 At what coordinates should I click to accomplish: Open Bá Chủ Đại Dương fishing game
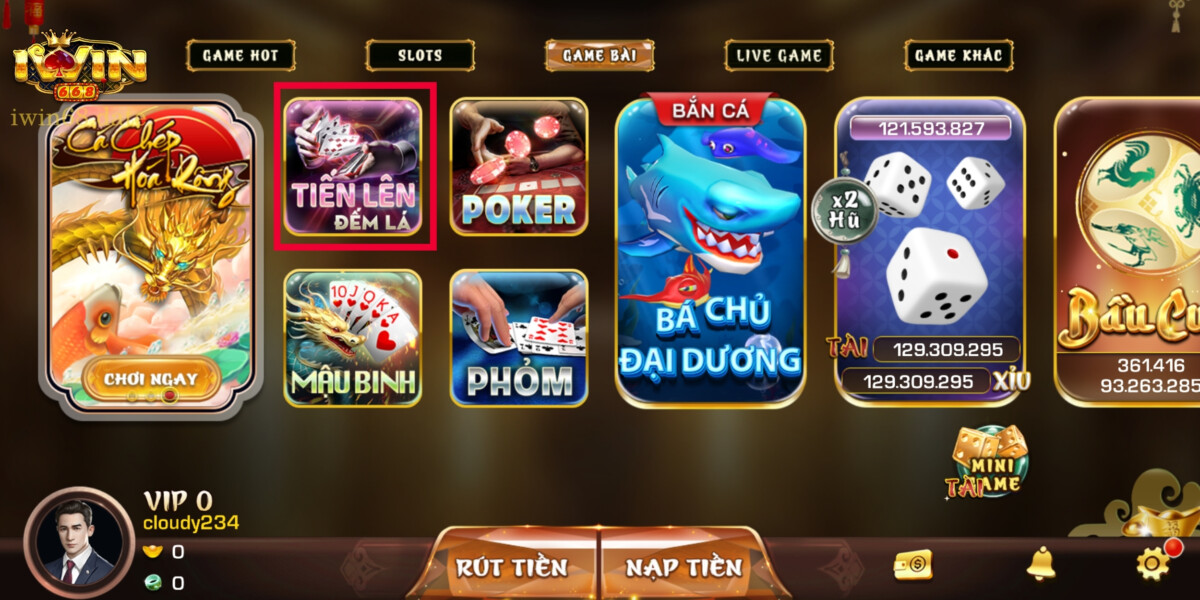710,252
